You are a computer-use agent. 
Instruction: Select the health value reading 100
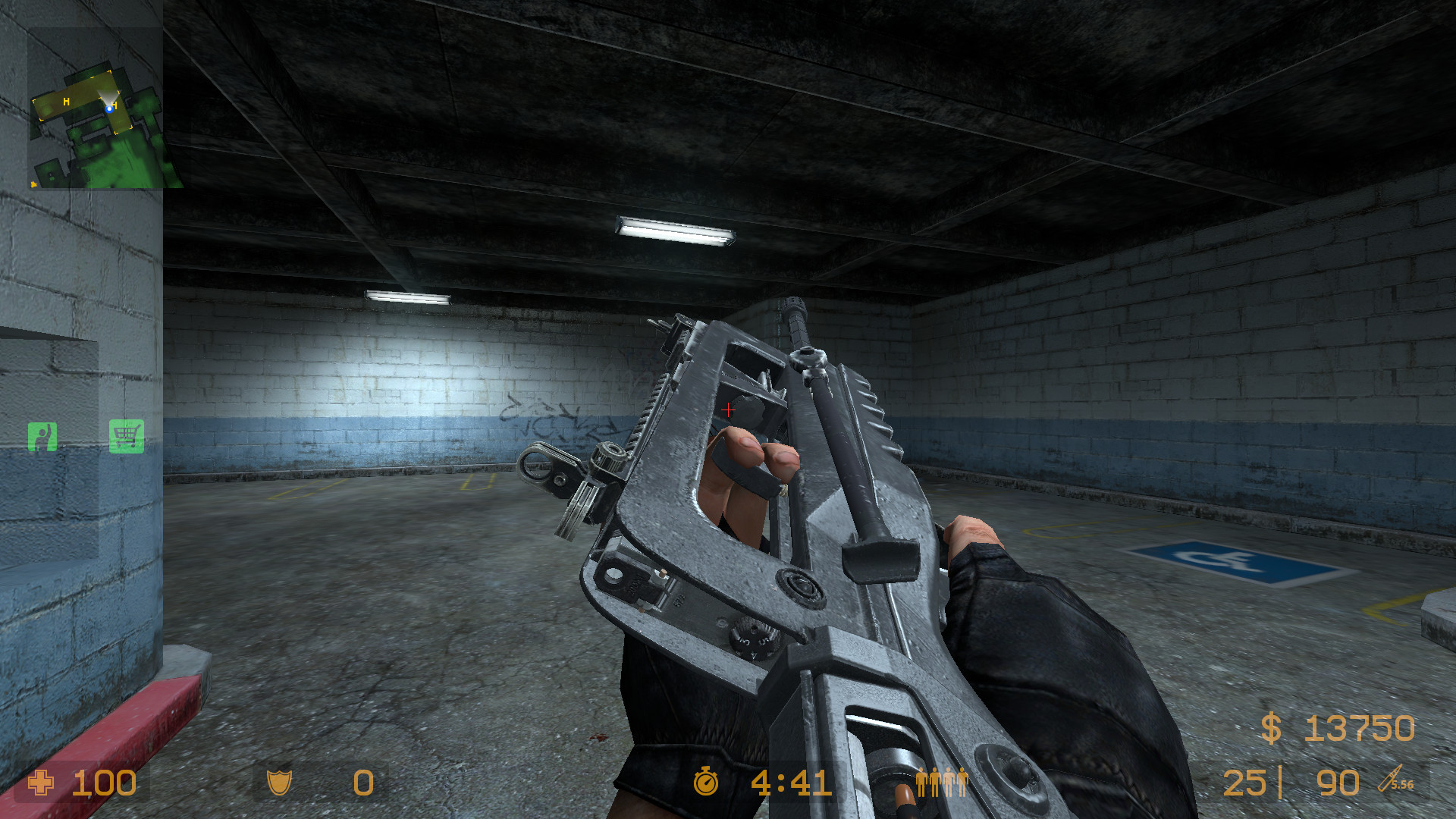pos(102,783)
